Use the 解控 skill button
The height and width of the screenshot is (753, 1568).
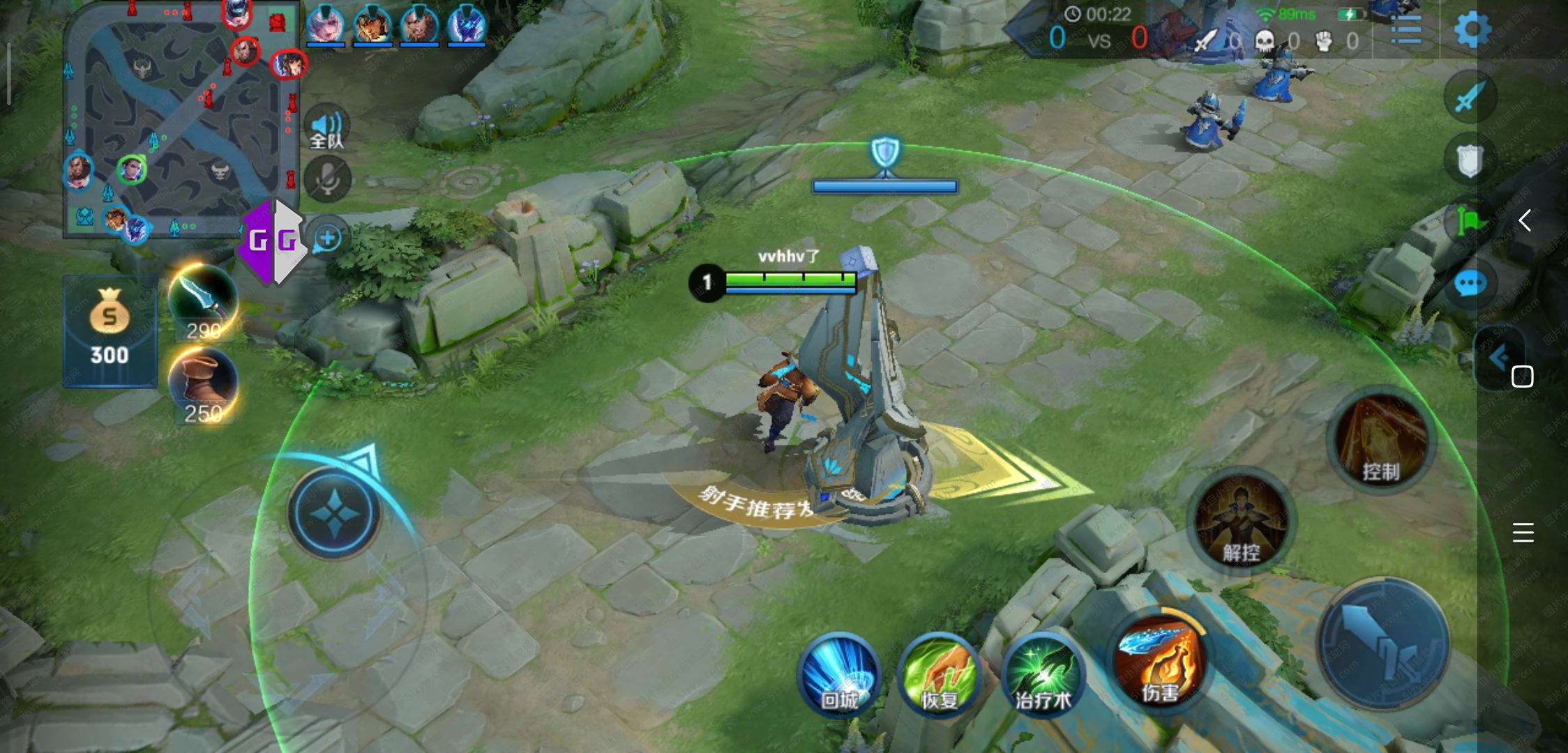1241,522
